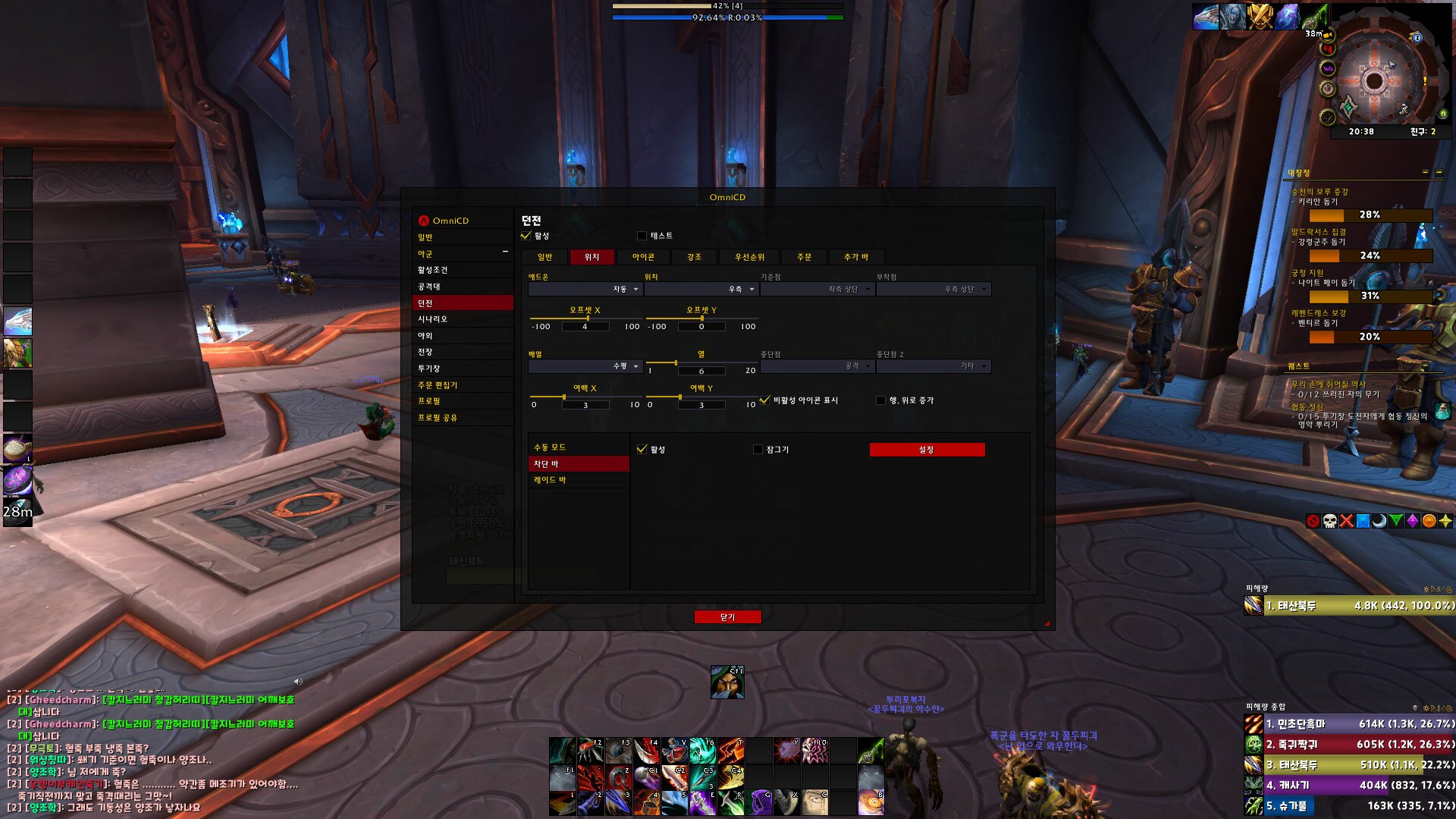
Task: Click the 오프셋 X slider
Action: 585,318
